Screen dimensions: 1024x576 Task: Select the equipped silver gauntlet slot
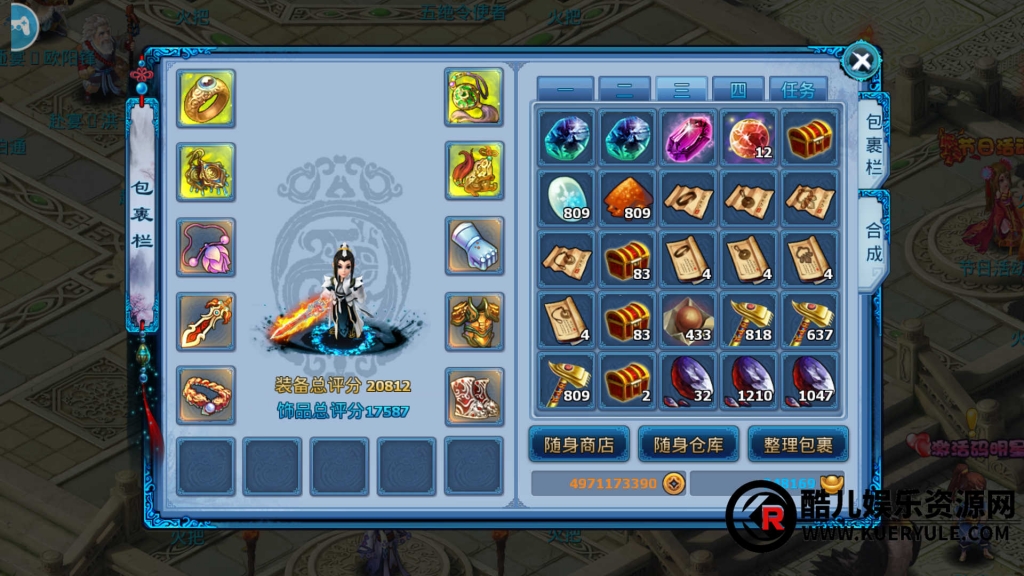474,246
